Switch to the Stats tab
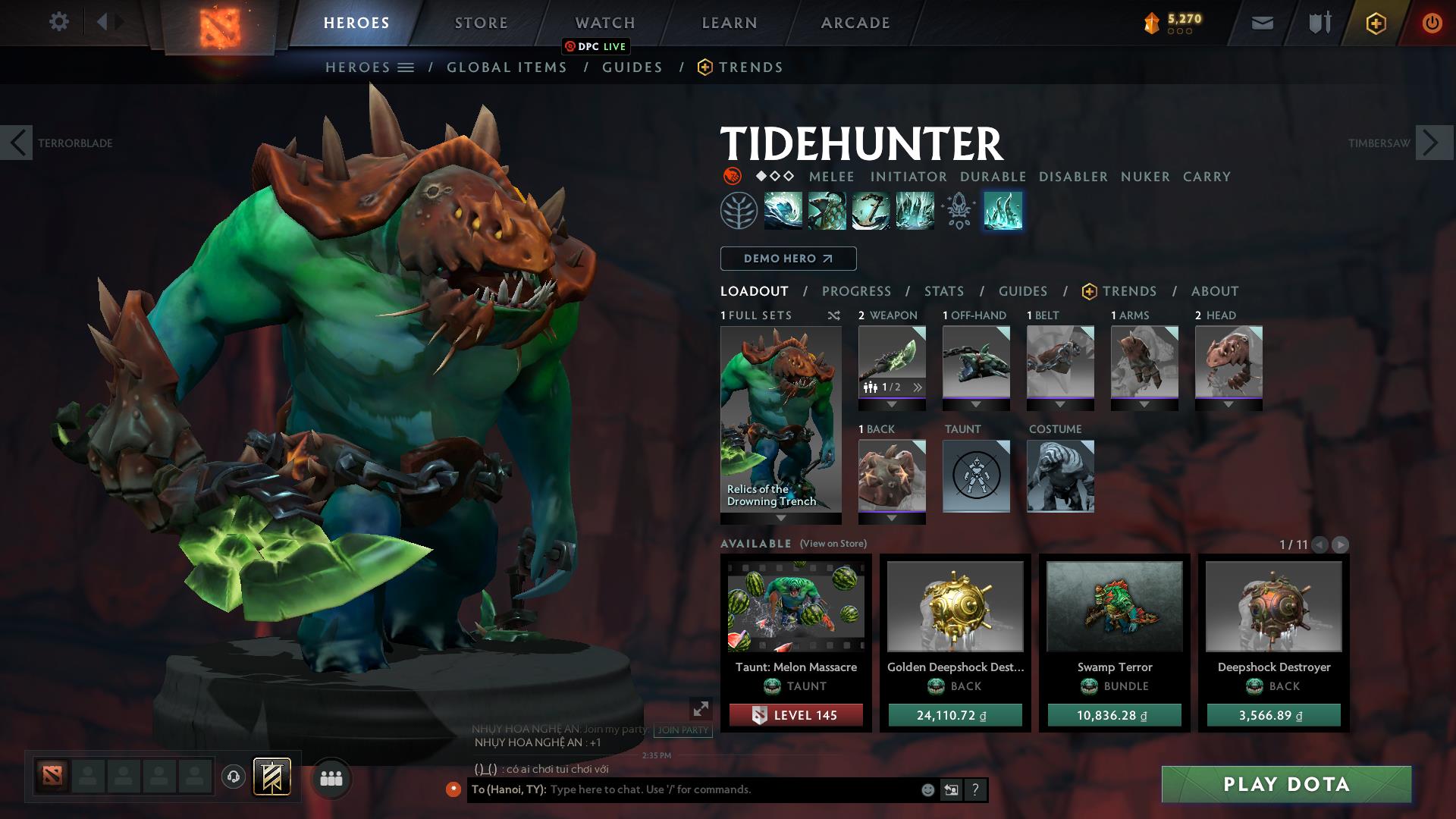 (x=943, y=291)
